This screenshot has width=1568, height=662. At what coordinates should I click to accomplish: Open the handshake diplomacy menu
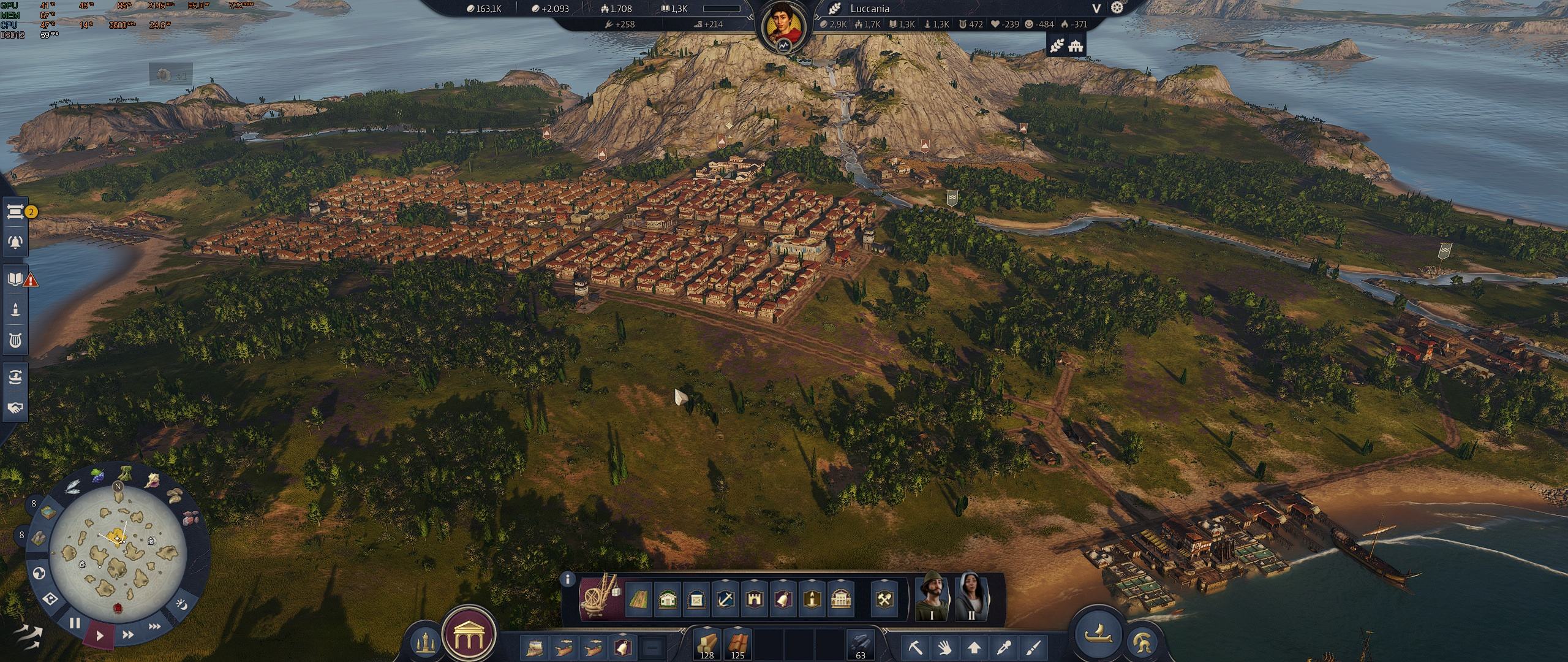[15, 408]
